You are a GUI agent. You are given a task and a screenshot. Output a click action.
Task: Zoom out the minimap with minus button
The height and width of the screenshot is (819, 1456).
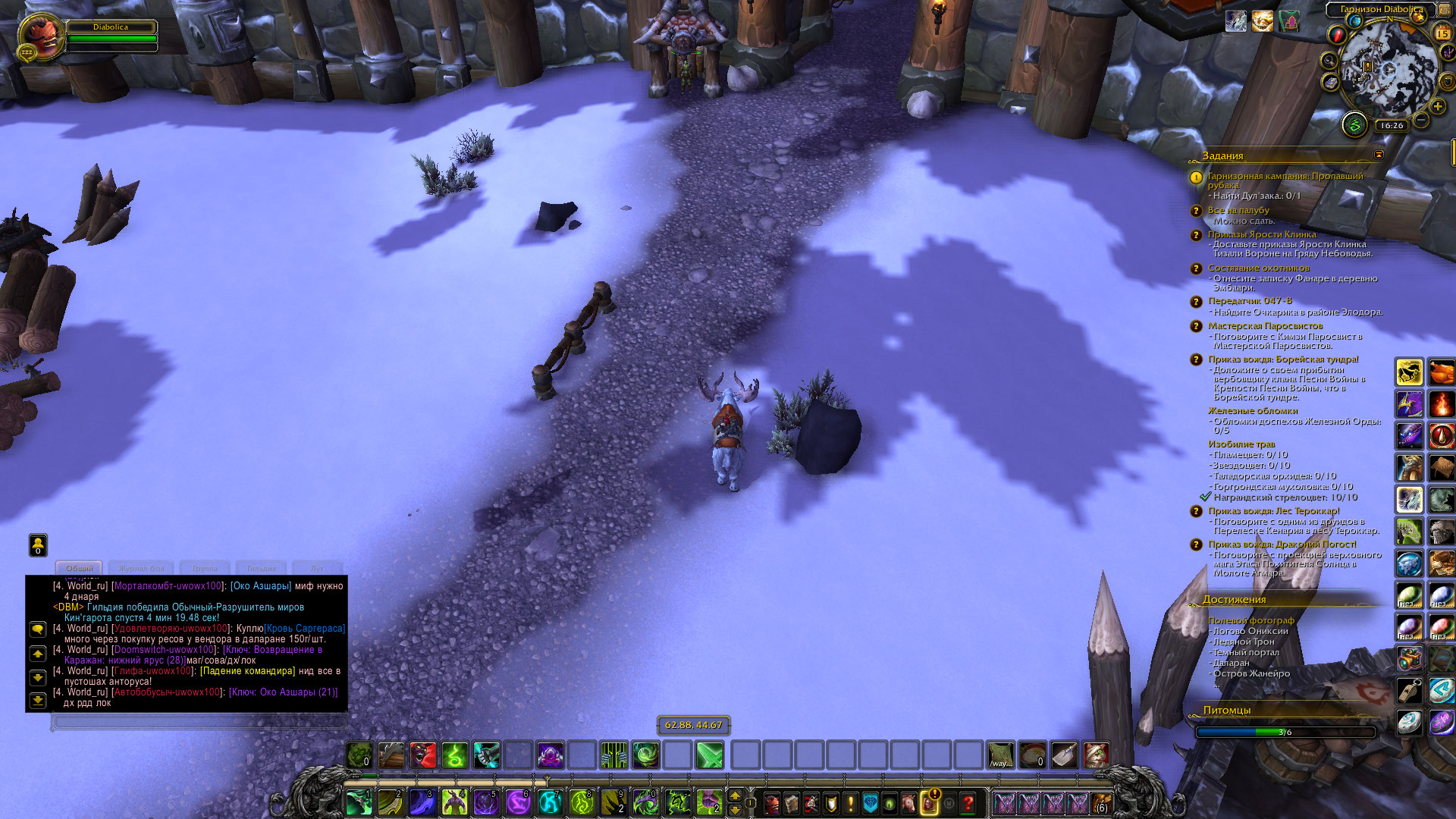1421,120
